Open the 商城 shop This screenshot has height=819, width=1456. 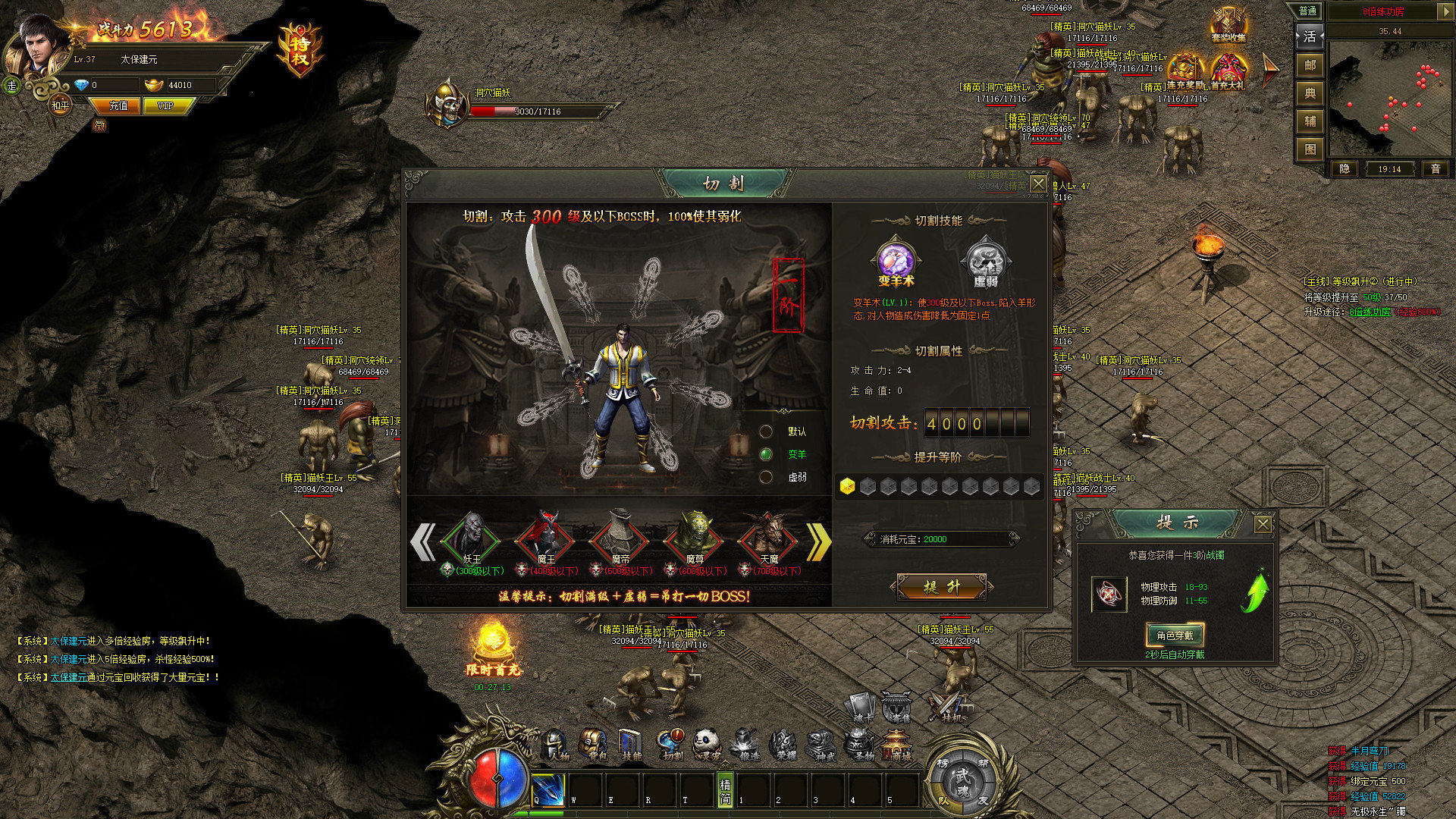pos(899,745)
